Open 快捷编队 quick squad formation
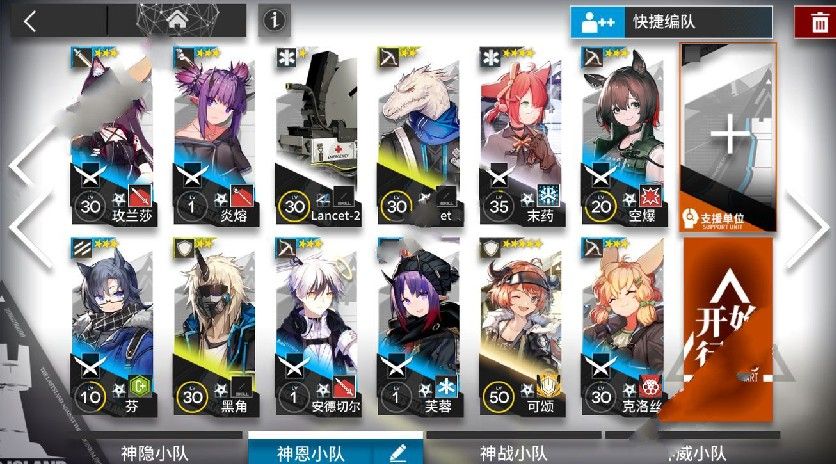Screen dimensions: 836x464 (x=671, y=21)
